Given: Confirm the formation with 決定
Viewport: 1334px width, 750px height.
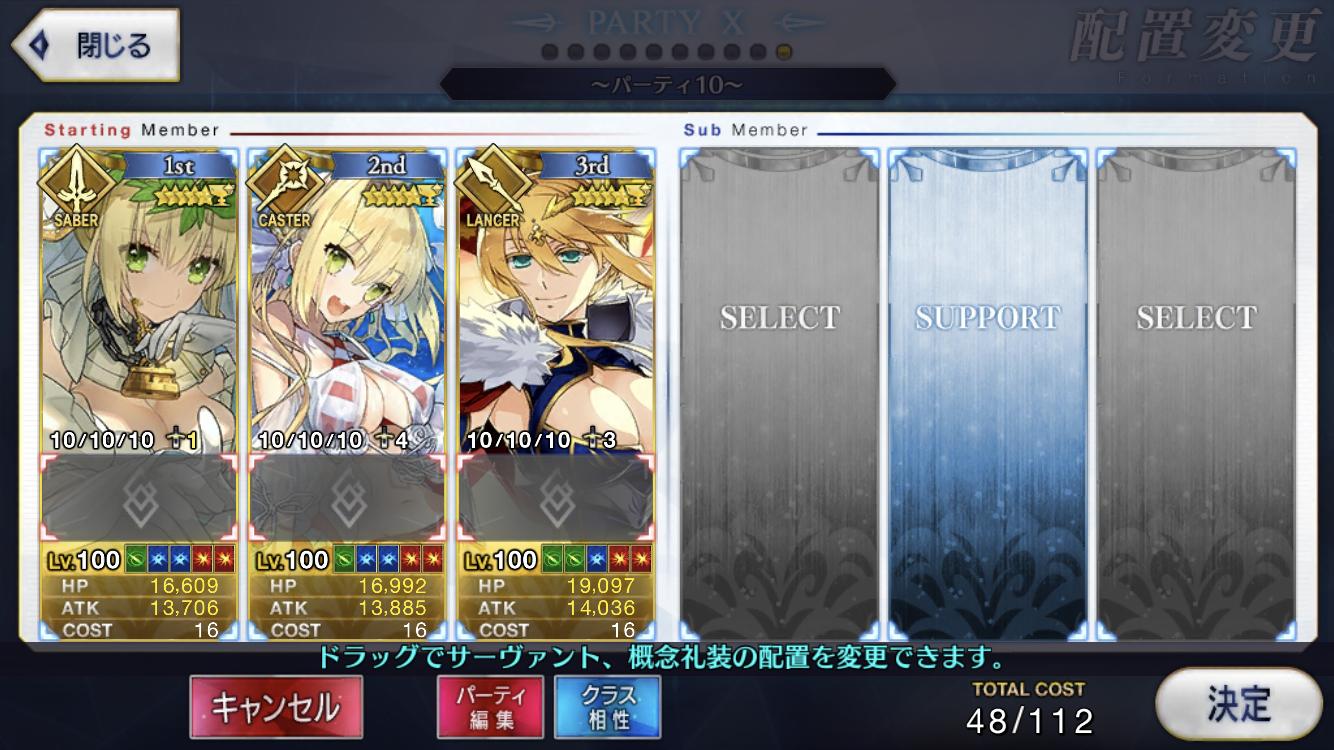Looking at the screenshot, I should 1237,704.
